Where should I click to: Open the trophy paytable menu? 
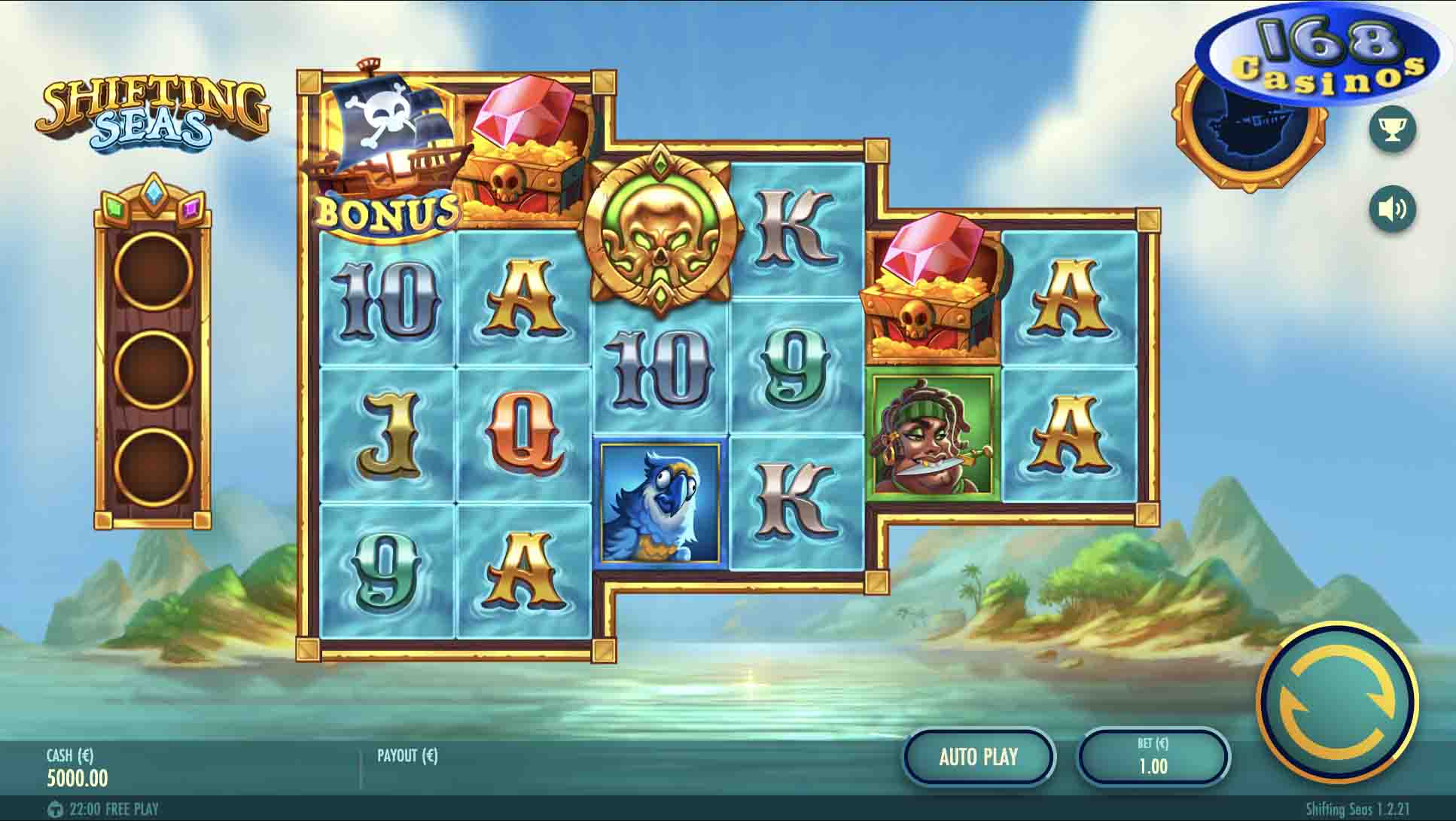(x=1392, y=129)
